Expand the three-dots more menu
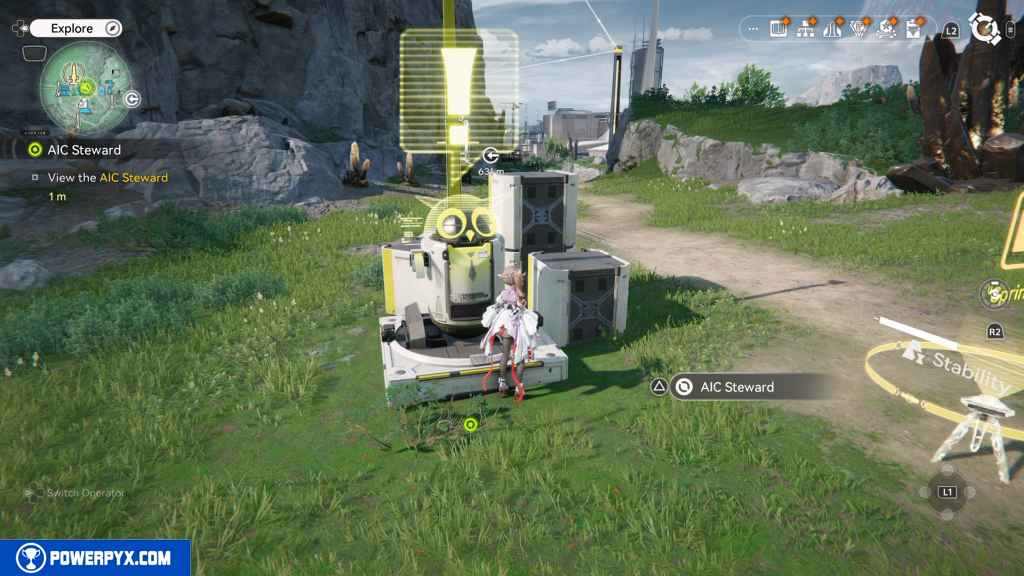This screenshot has width=1024, height=576. [x=753, y=28]
